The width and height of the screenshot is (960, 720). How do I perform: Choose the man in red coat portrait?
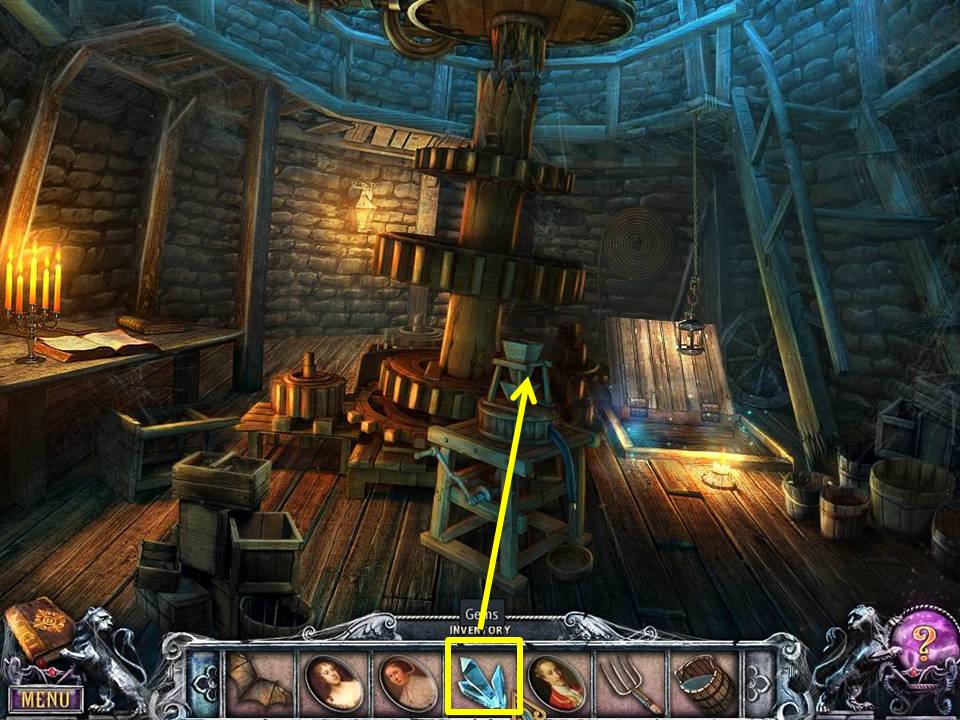[x=556, y=680]
